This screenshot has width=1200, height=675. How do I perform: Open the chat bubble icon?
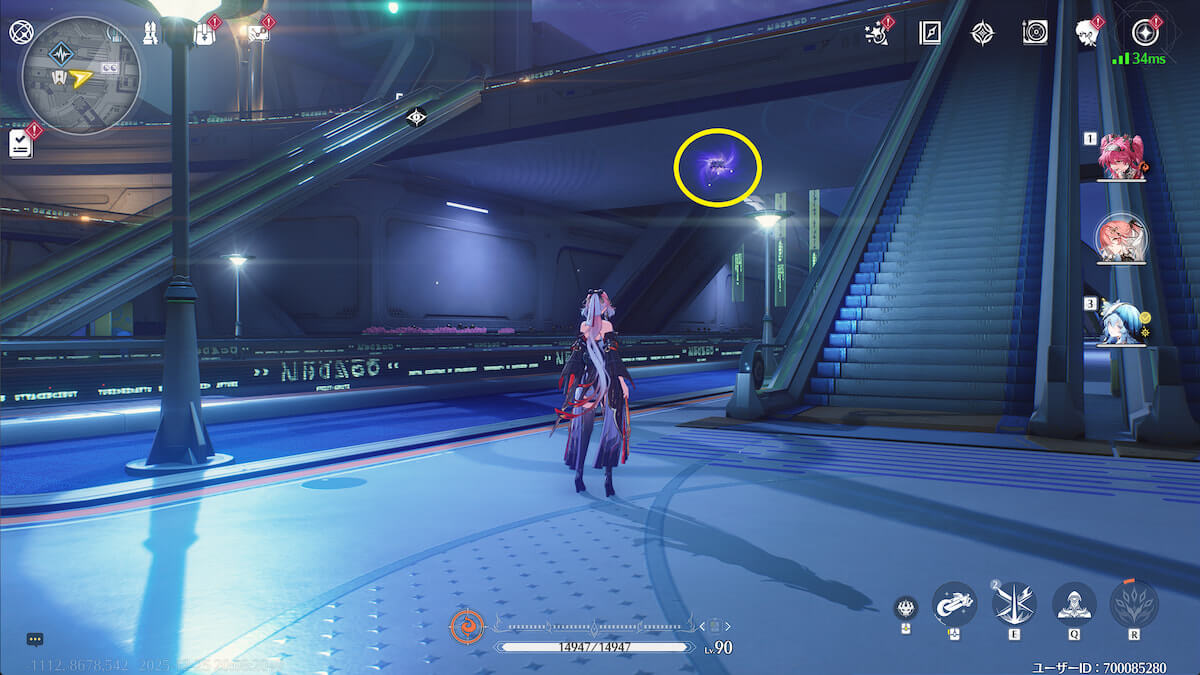(35, 639)
